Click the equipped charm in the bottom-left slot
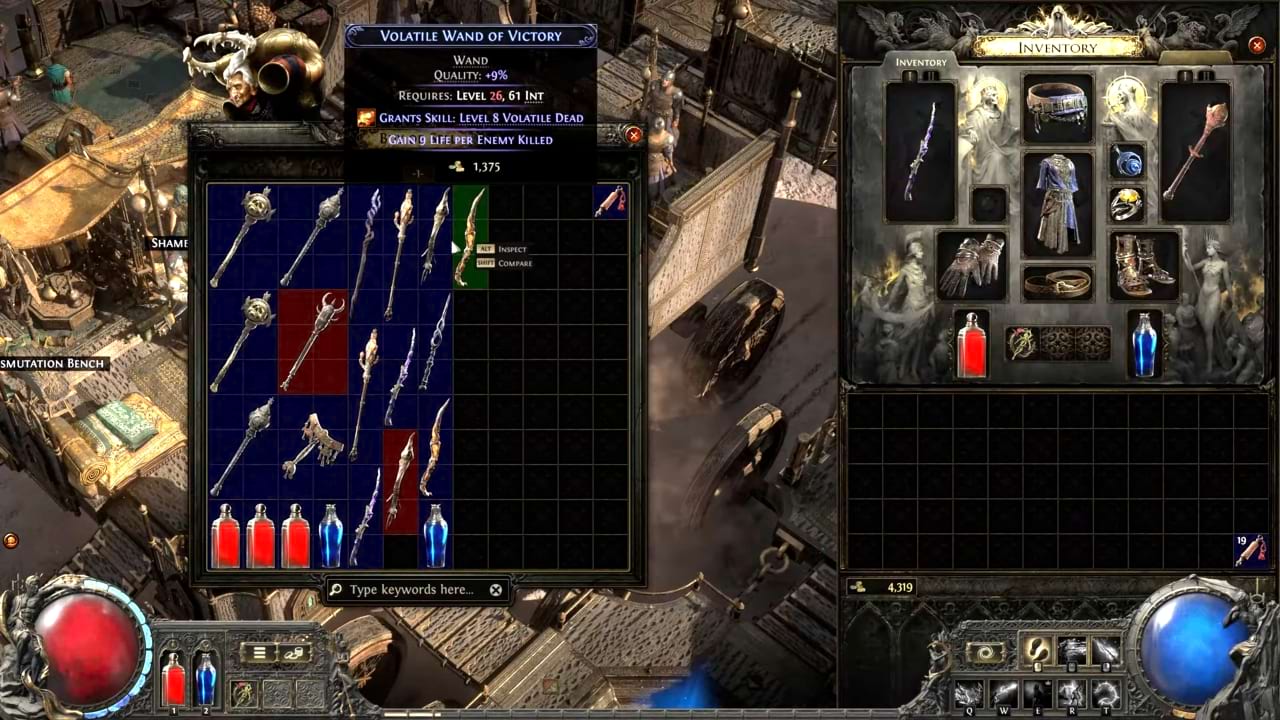This screenshot has width=1280, height=720. 242,692
